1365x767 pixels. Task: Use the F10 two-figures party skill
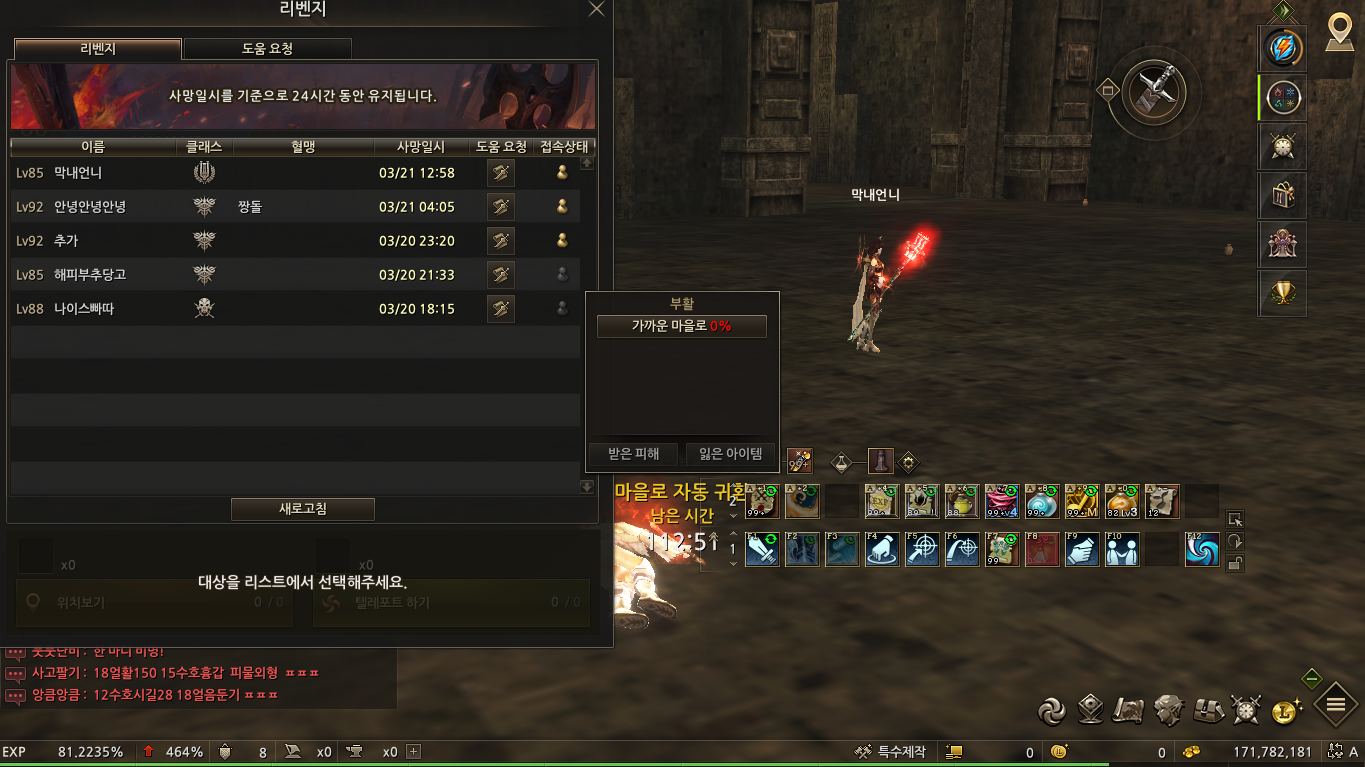[1122, 549]
